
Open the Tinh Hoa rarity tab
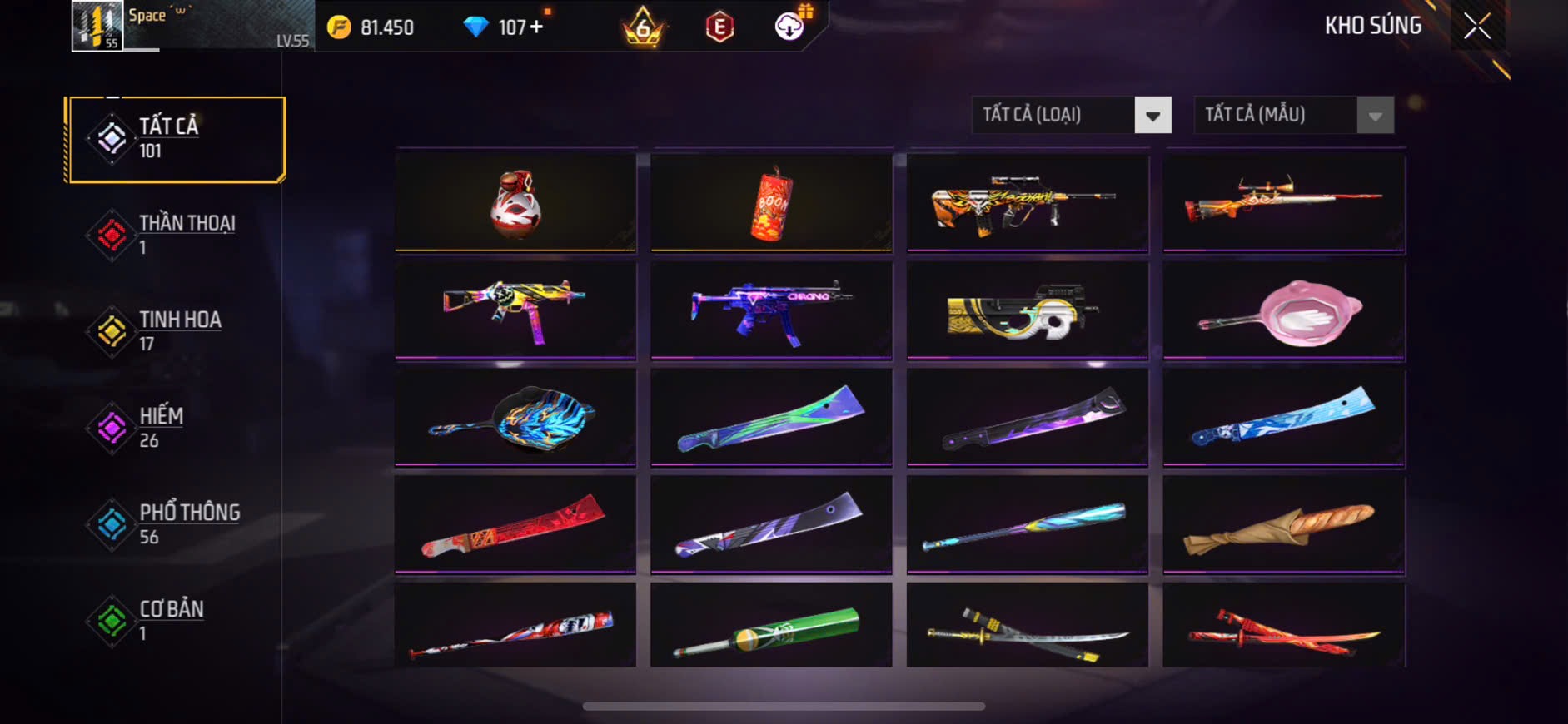(177, 331)
